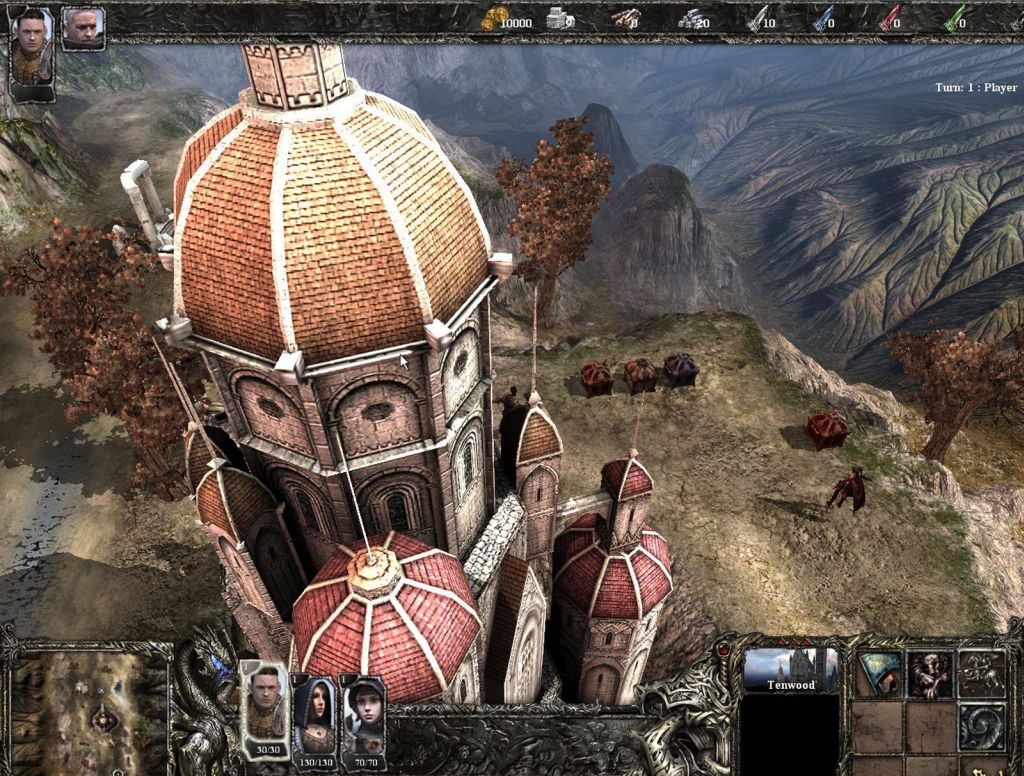Activate the crouching creature command icon
Screen dimensions: 1024x776
point(930,674)
